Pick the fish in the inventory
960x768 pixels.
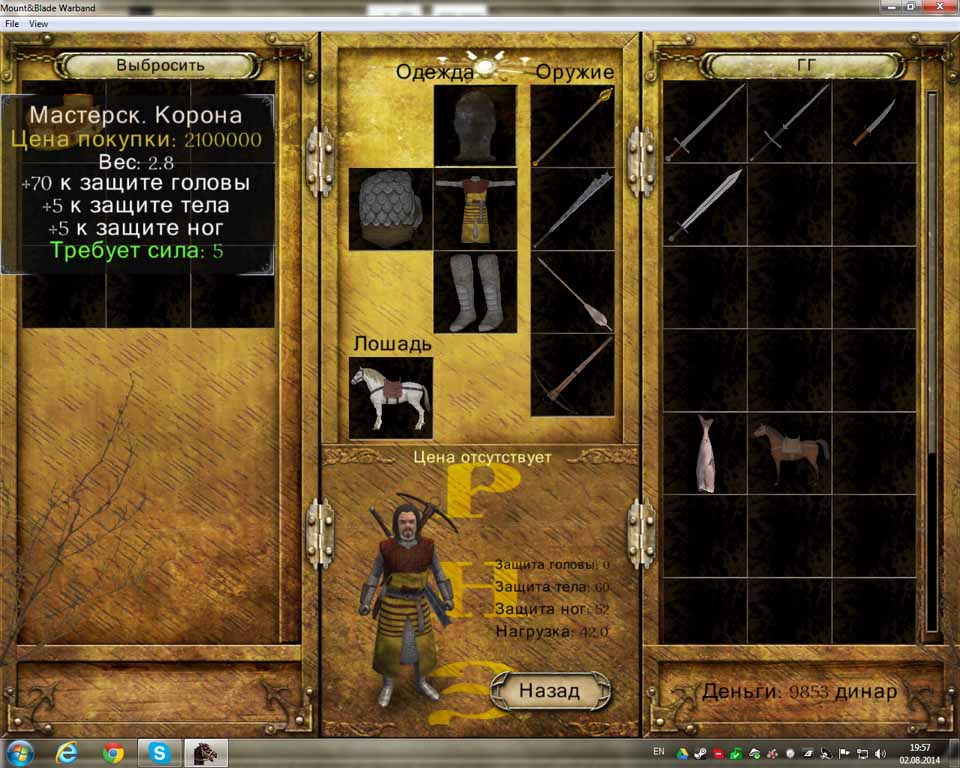point(705,453)
